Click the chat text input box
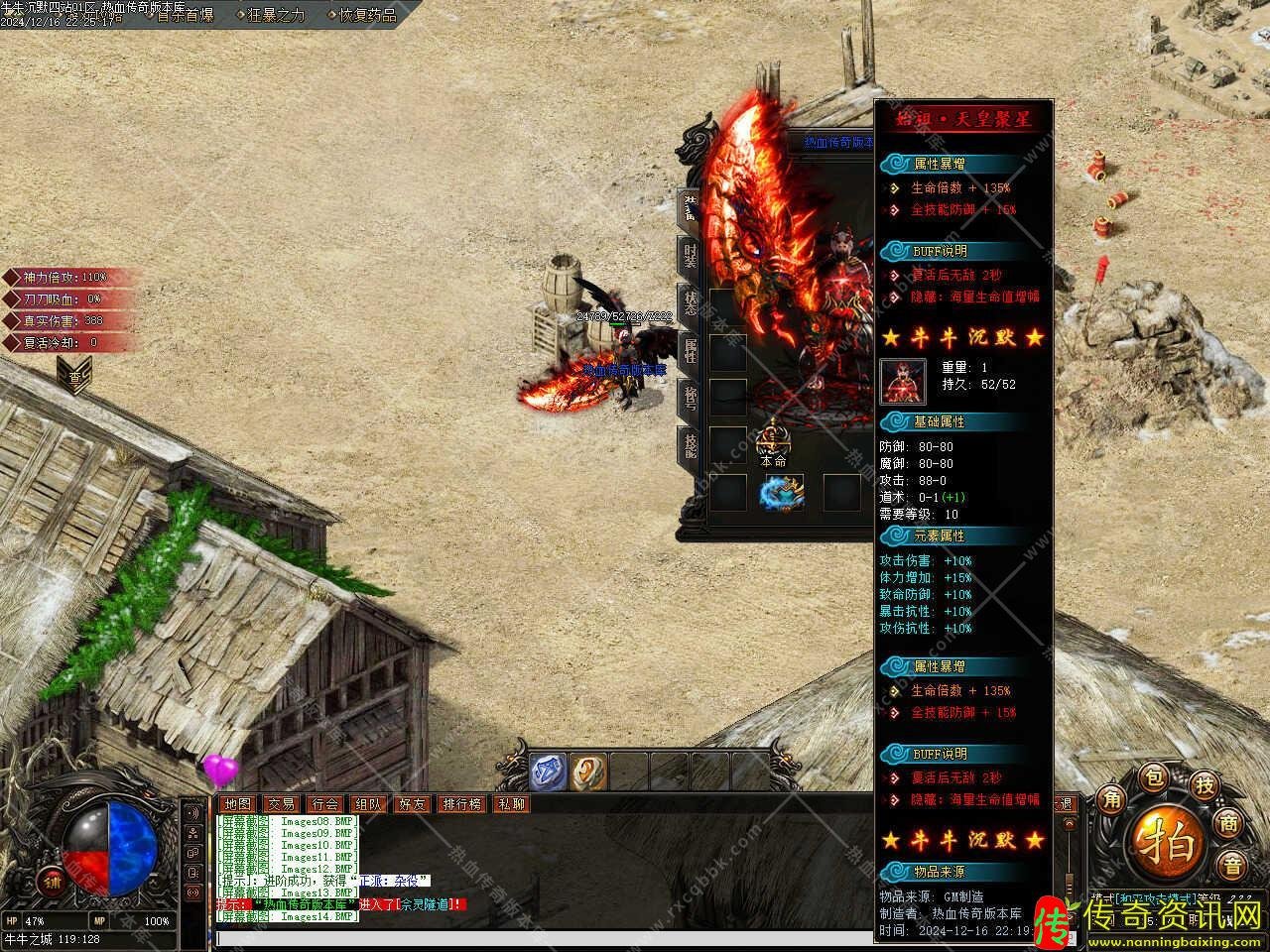The width and height of the screenshot is (1270, 952). (x=635, y=938)
